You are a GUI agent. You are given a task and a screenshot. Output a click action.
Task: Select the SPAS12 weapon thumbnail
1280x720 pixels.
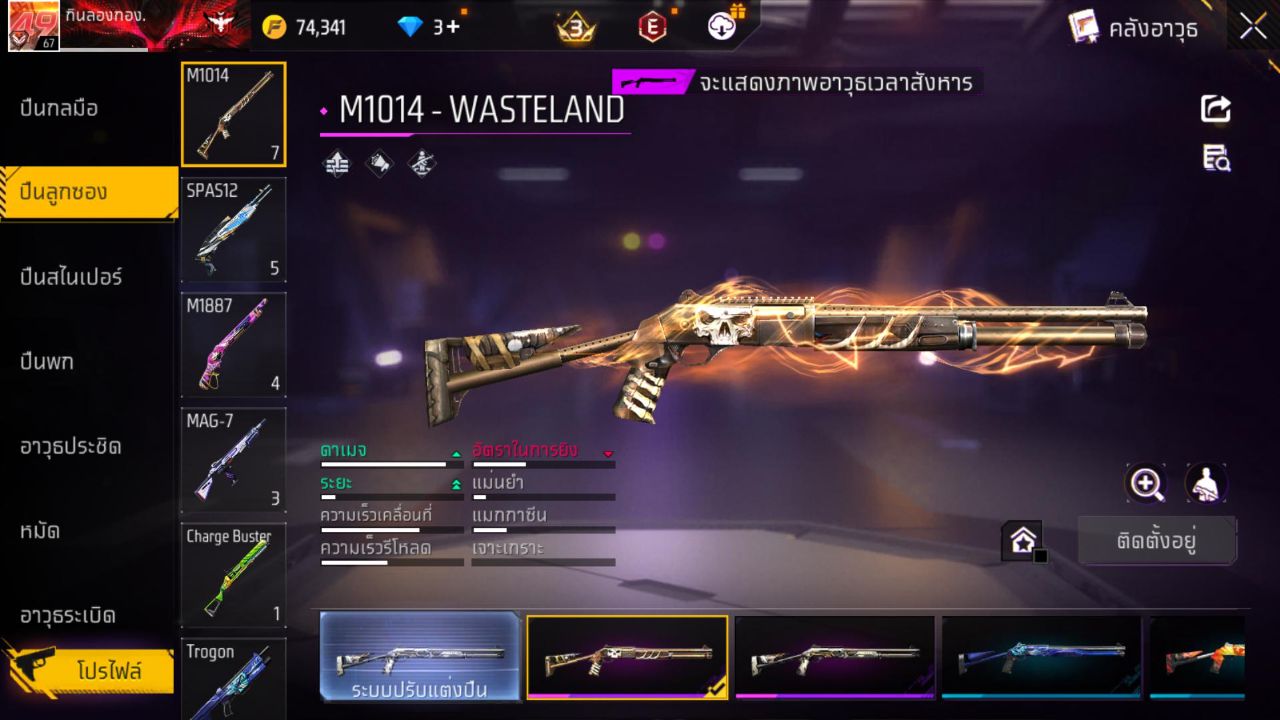click(233, 230)
